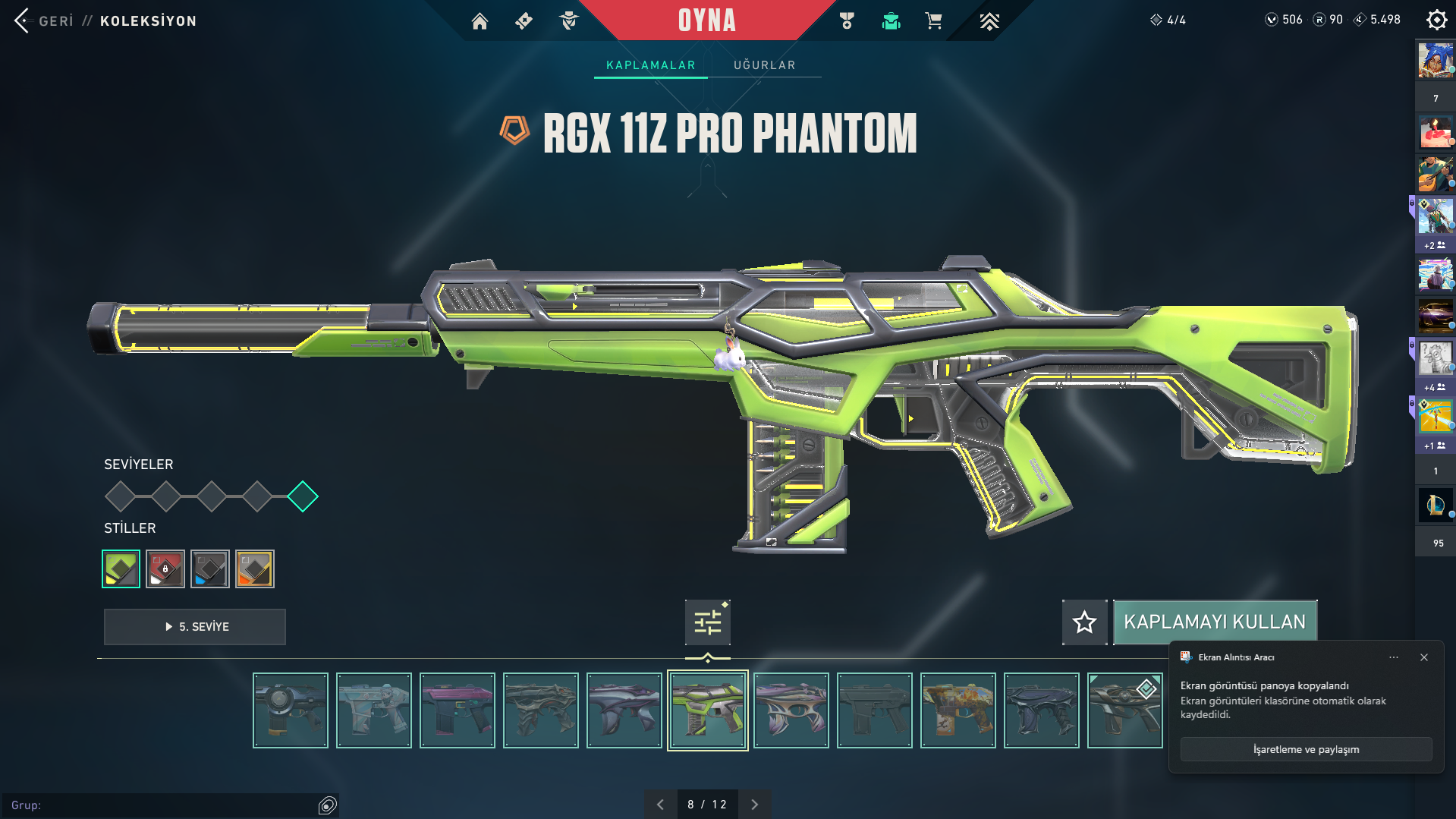Close the Ekran Alıntısı Aracı notification
The width and height of the screenshot is (1456, 819).
[x=1424, y=657]
